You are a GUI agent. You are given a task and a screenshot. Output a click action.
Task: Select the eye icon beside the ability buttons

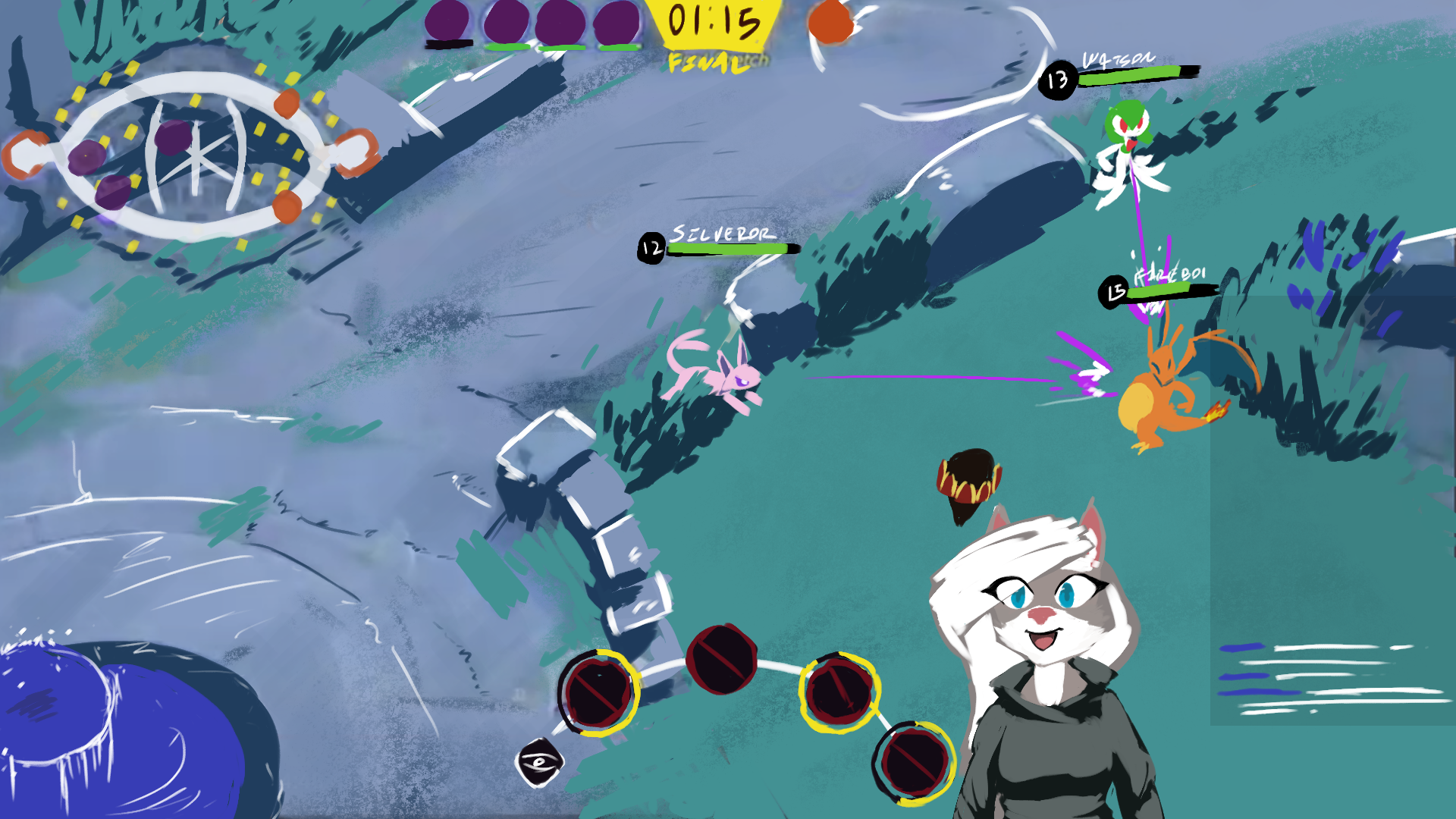(539, 762)
